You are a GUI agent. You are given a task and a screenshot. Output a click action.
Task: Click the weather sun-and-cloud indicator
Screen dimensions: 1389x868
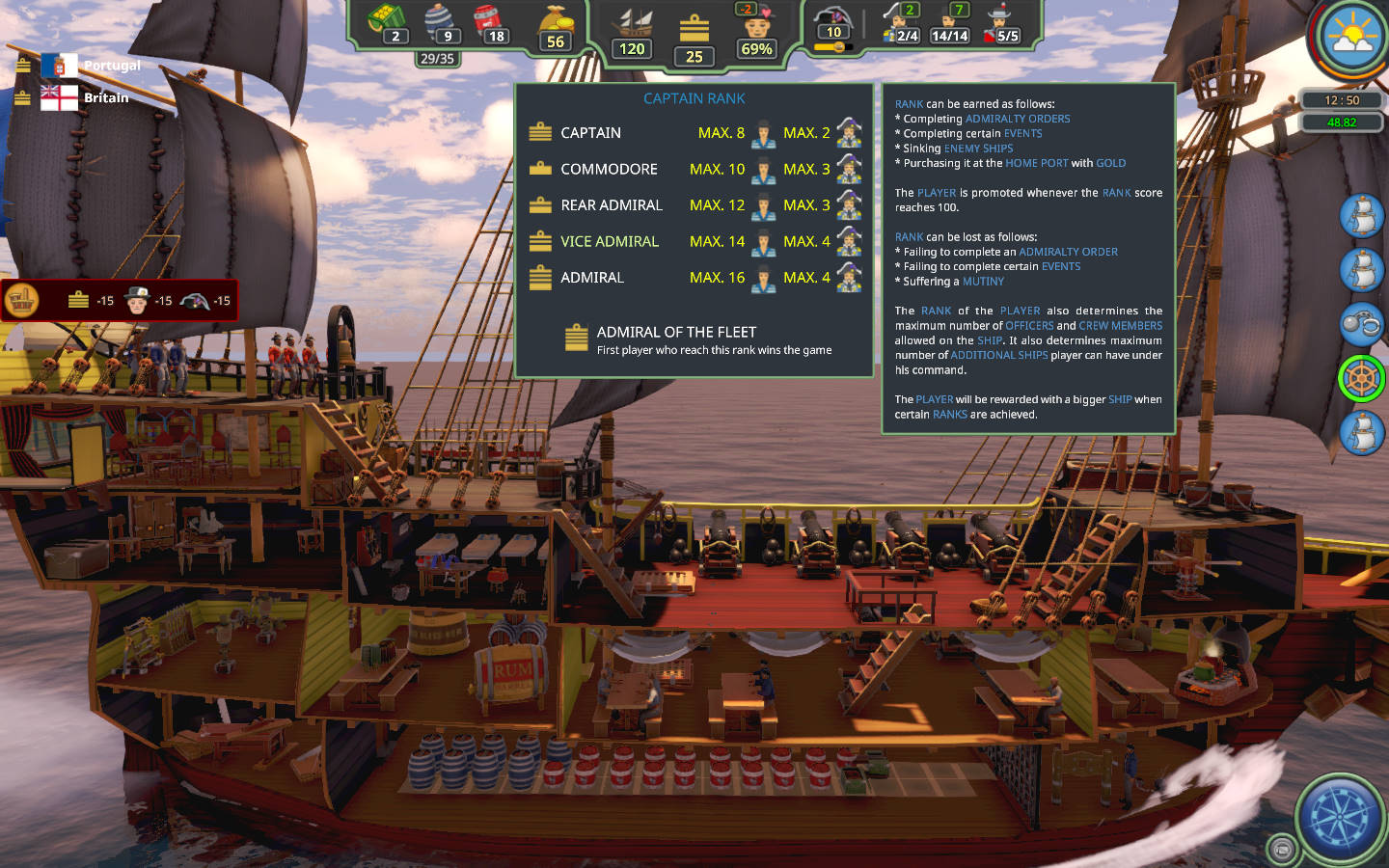[1351, 39]
